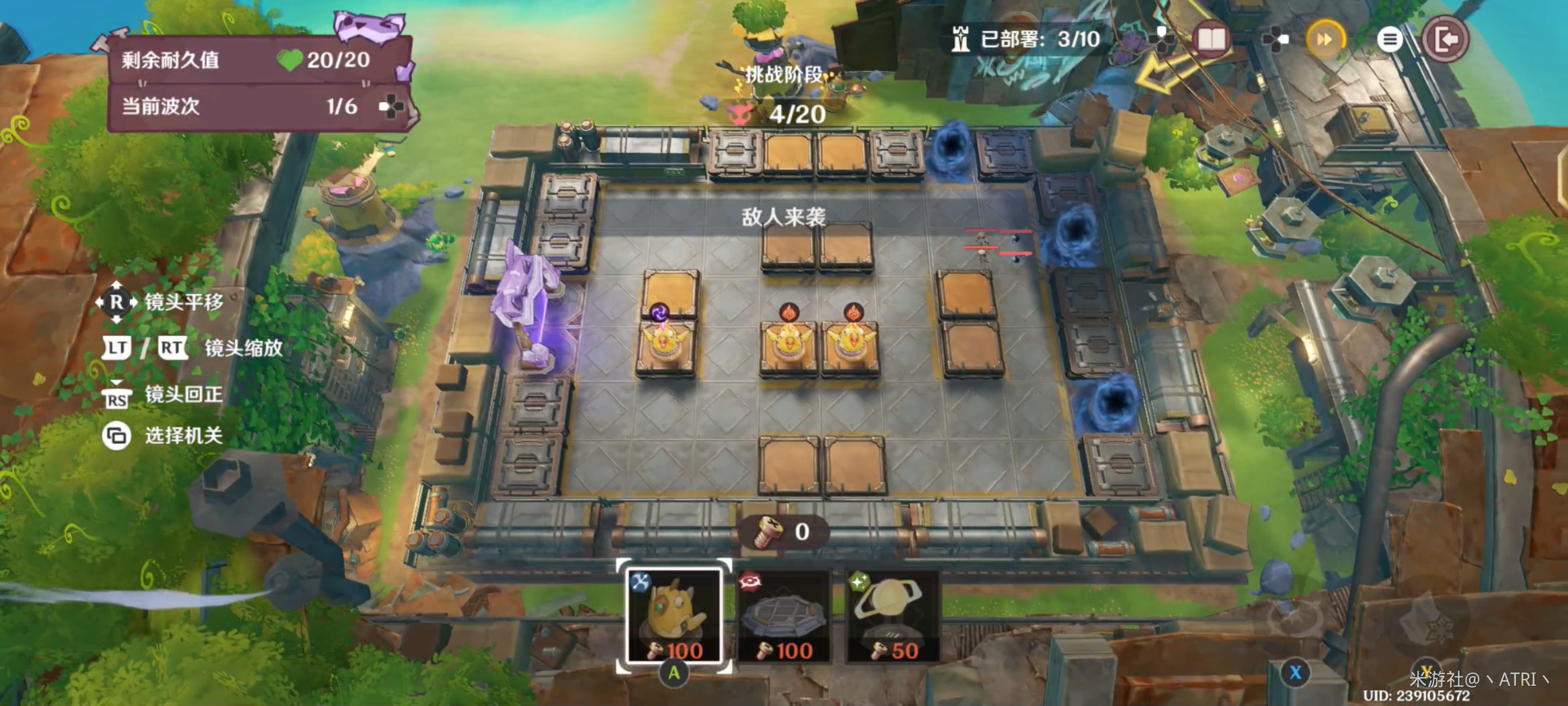This screenshot has width=1568, height=706.
Task: Exit the challenge with the door-arrow button
Action: coord(1445,40)
